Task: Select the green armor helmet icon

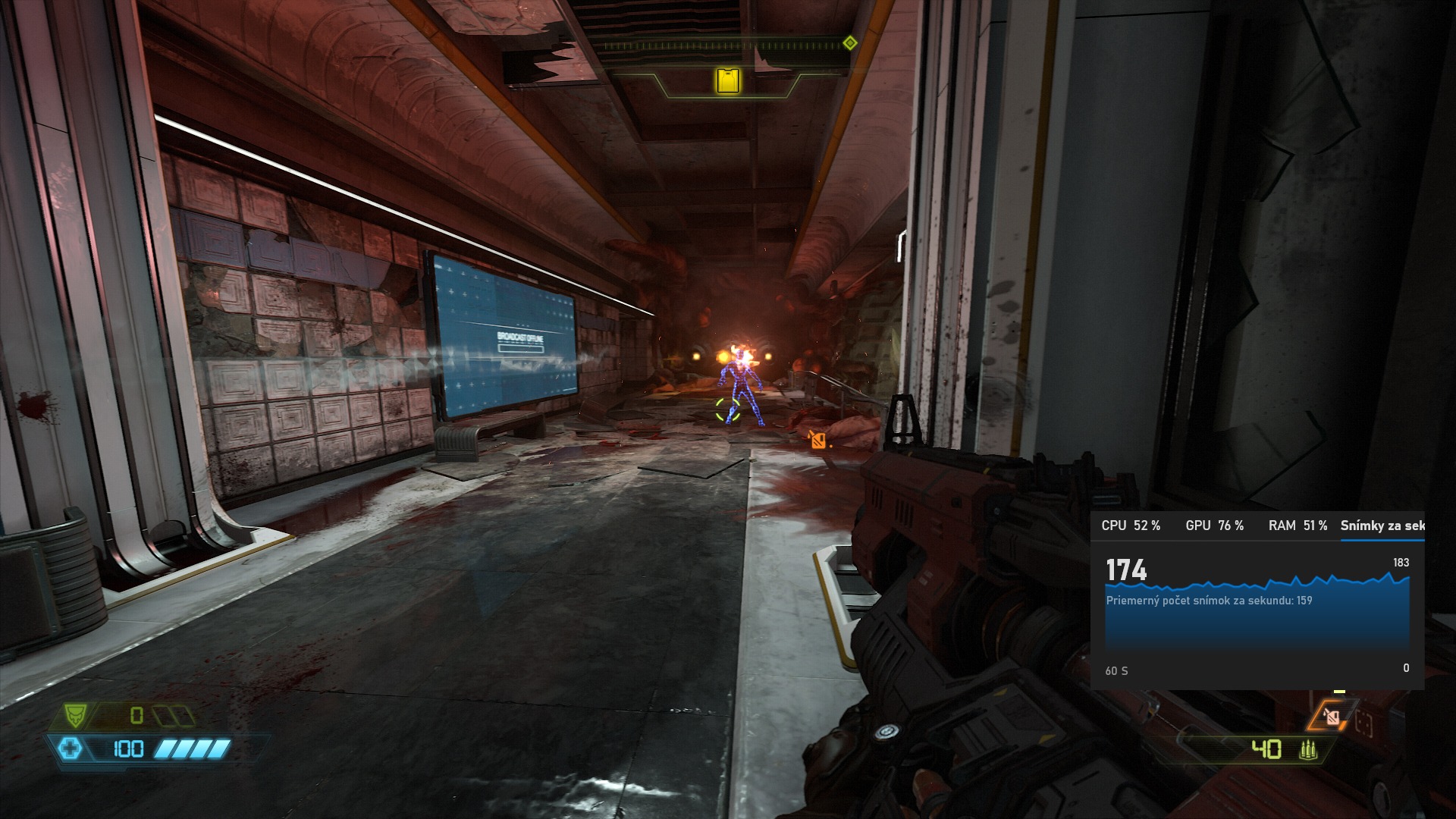Action: pos(75,714)
